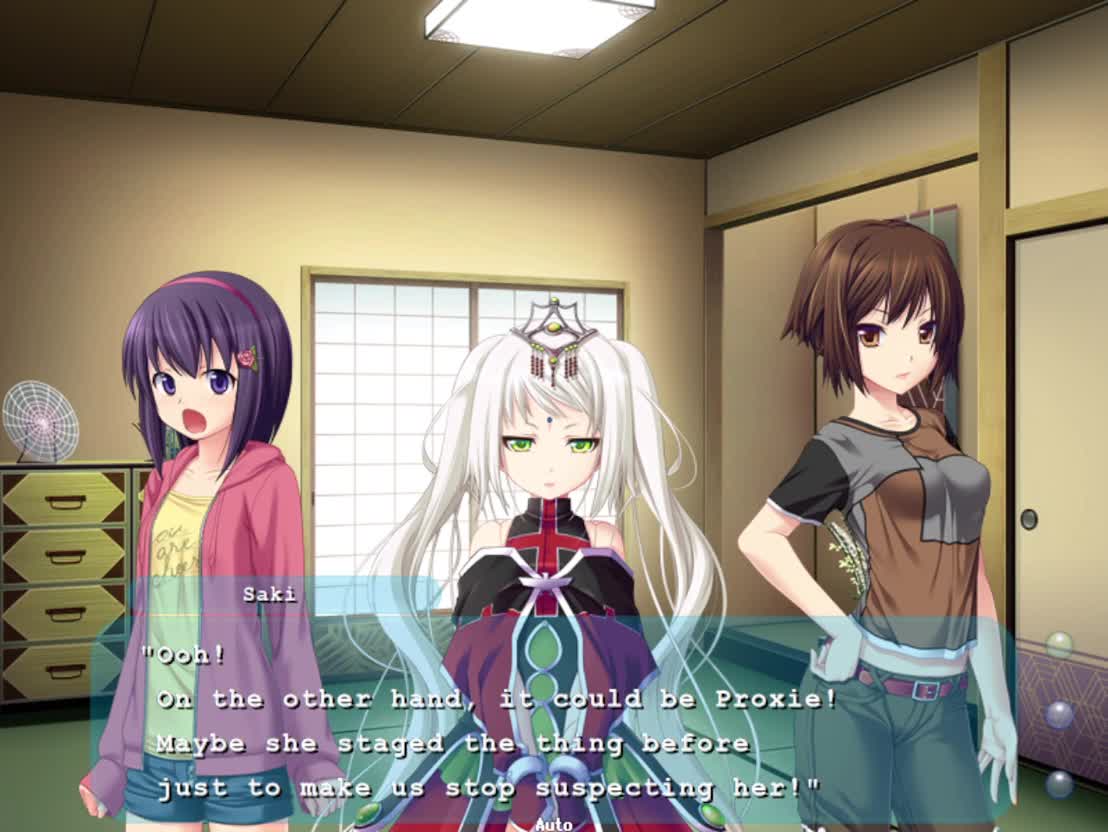Image resolution: width=1108 pixels, height=832 pixels.
Task: Click the green bubble orb button
Action: [1059, 645]
